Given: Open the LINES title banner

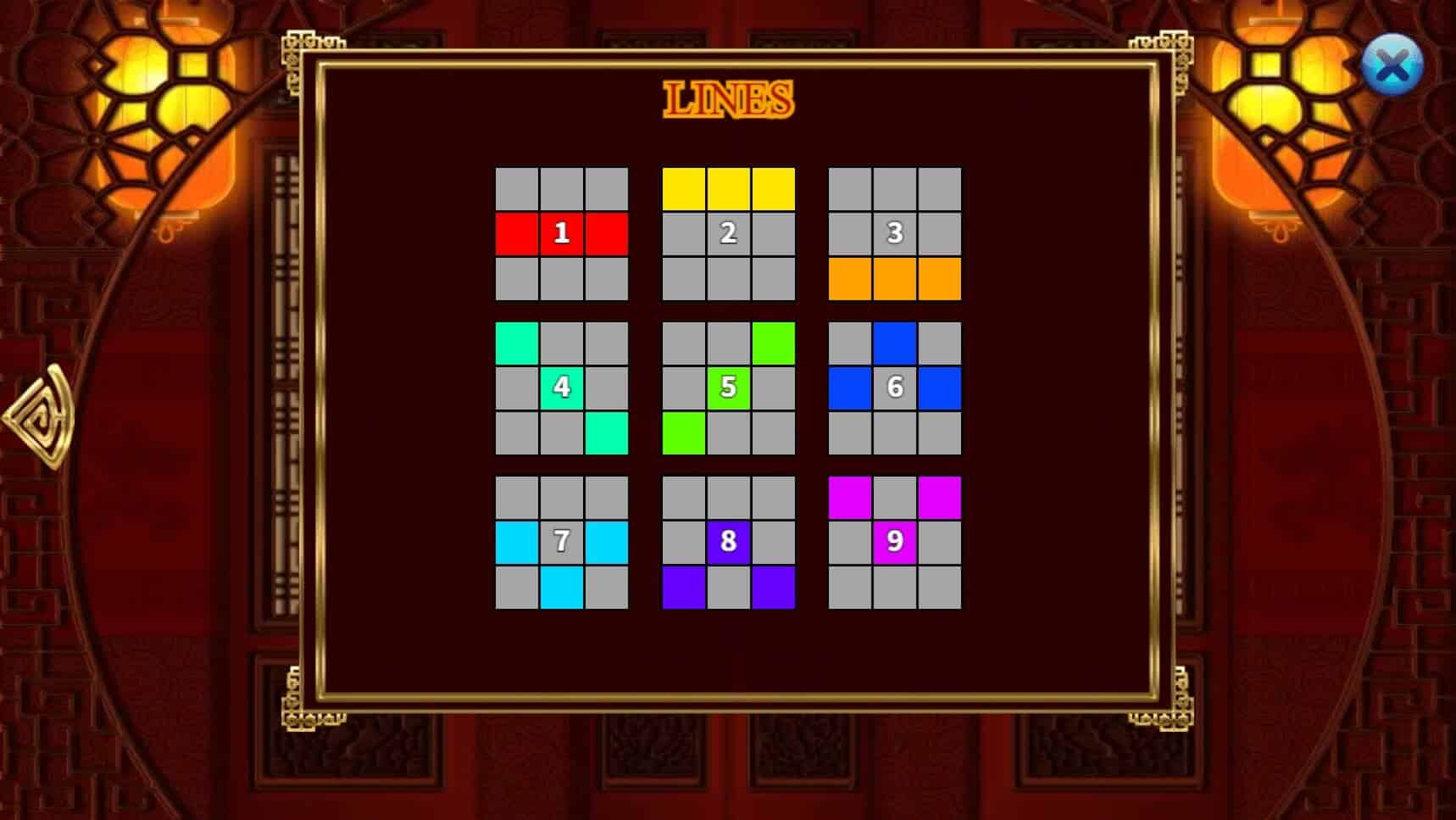Looking at the screenshot, I should pyautogui.click(x=727, y=100).
